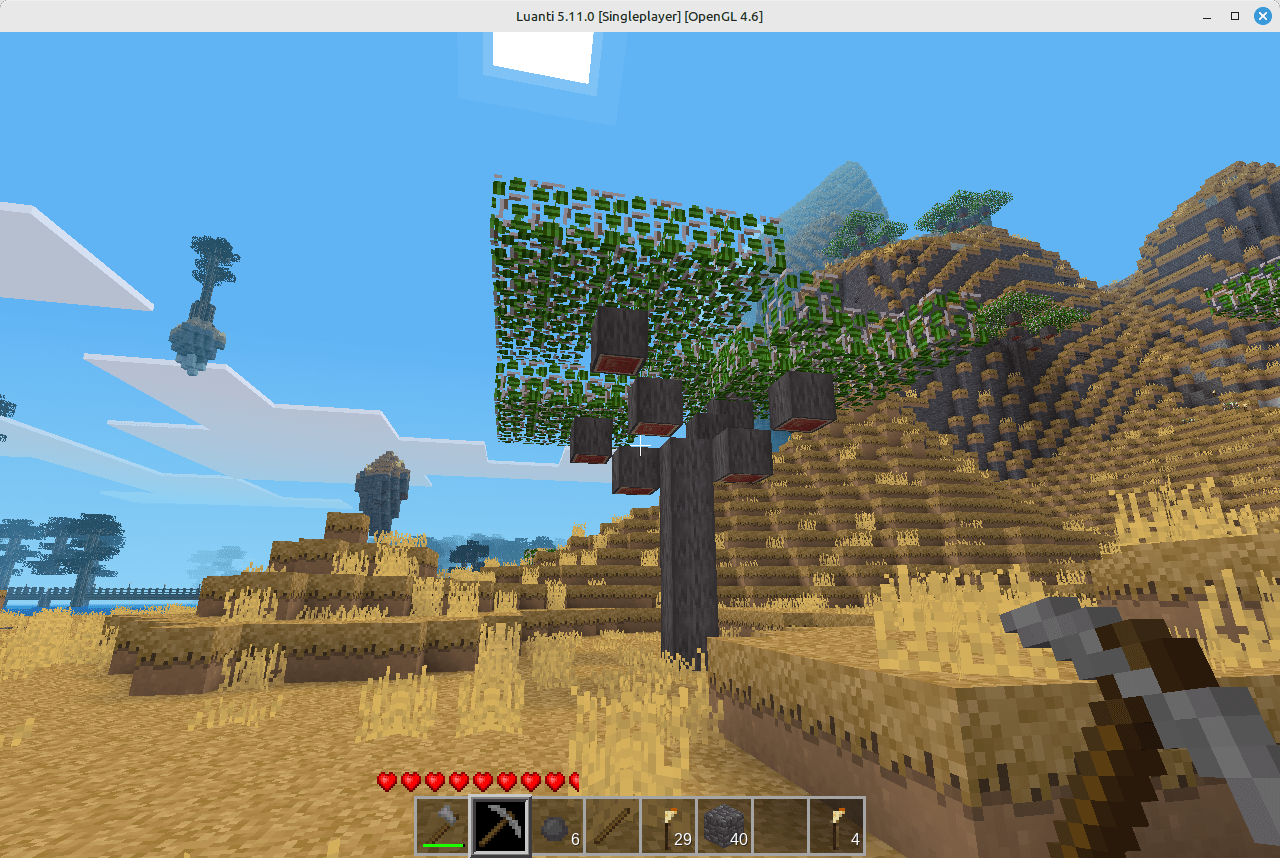Click the empty hotbar slot
This screenshot has width=1280, height=858.
778,823
